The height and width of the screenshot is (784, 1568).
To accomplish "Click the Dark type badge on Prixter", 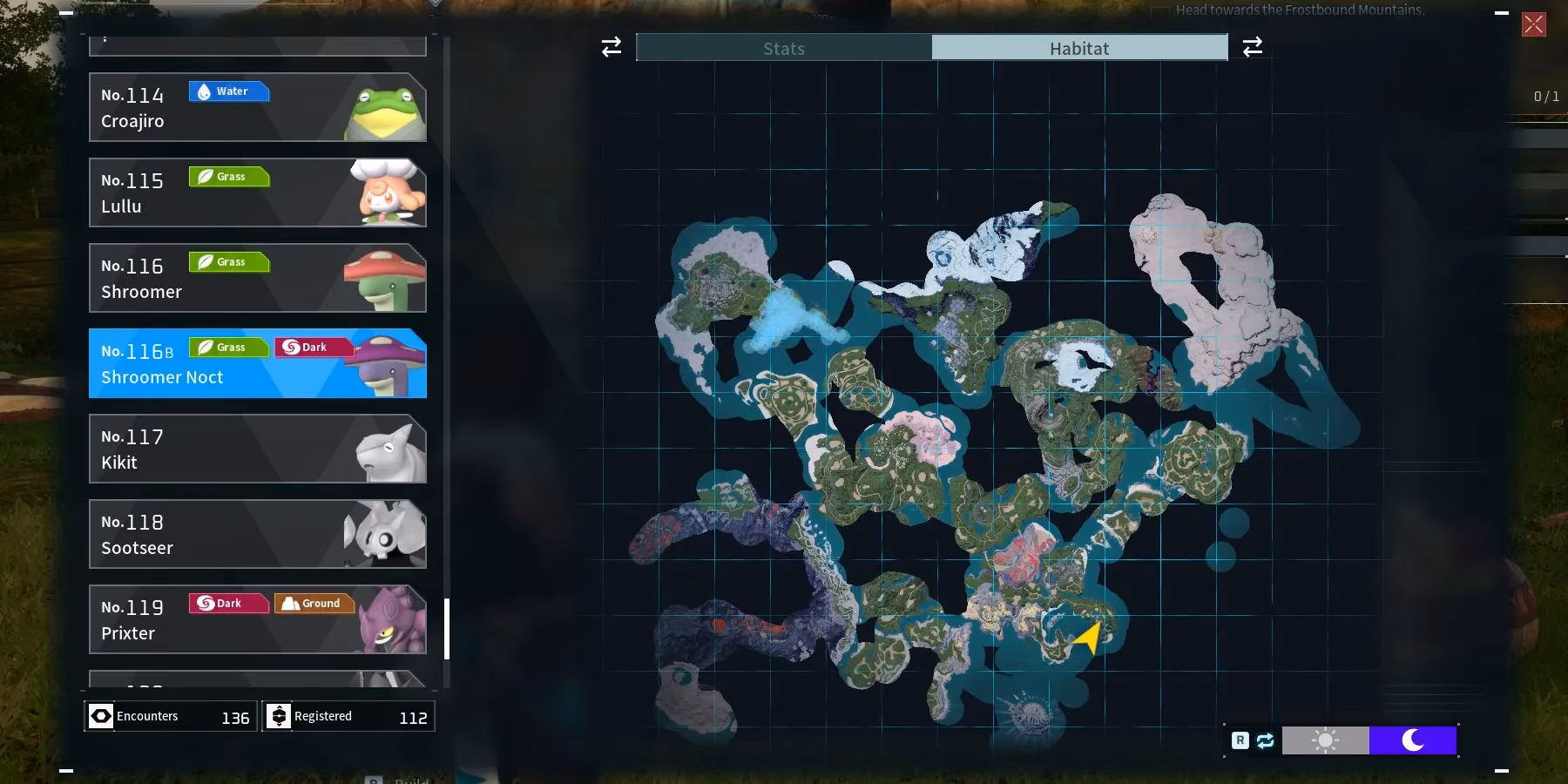I will tap(228, 602).
